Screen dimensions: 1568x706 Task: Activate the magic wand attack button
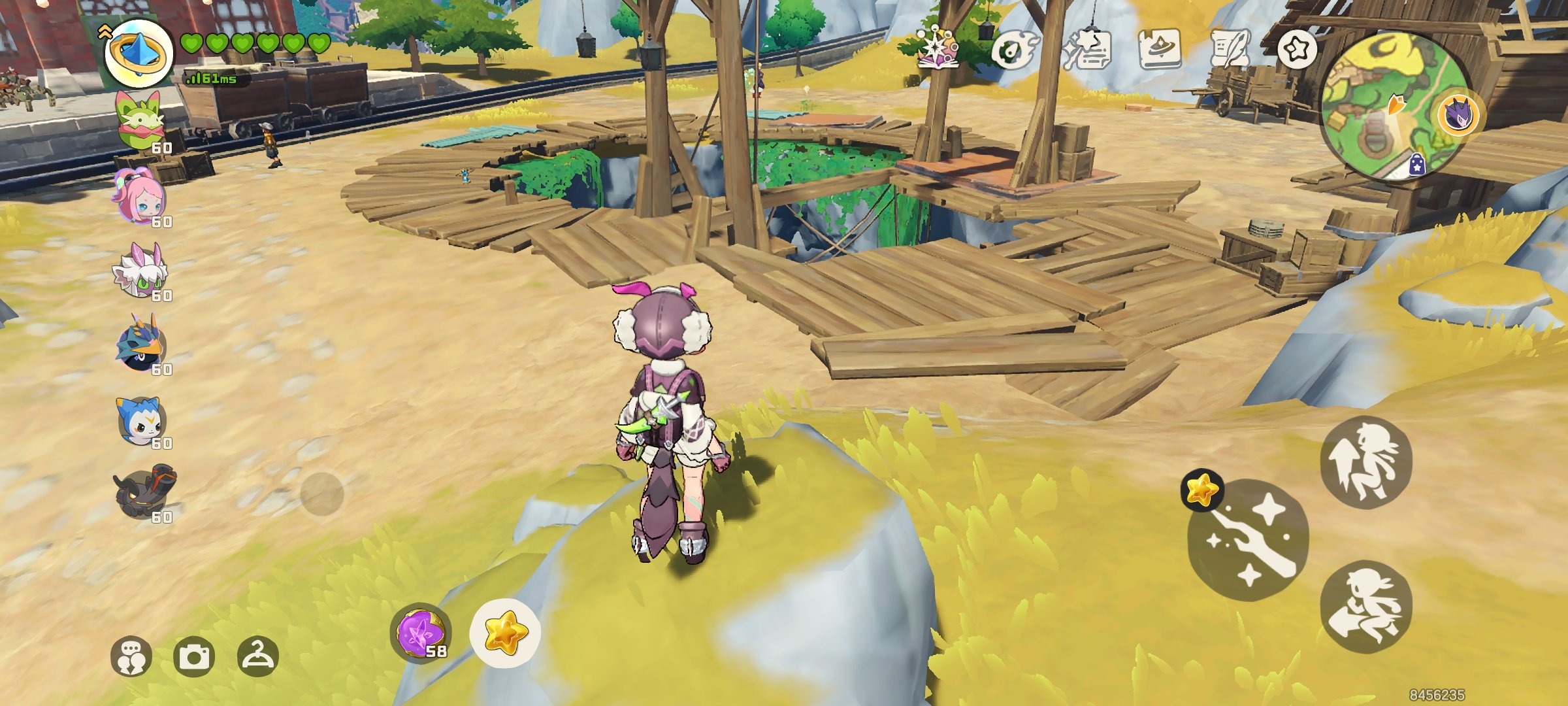click(1249, 540)
